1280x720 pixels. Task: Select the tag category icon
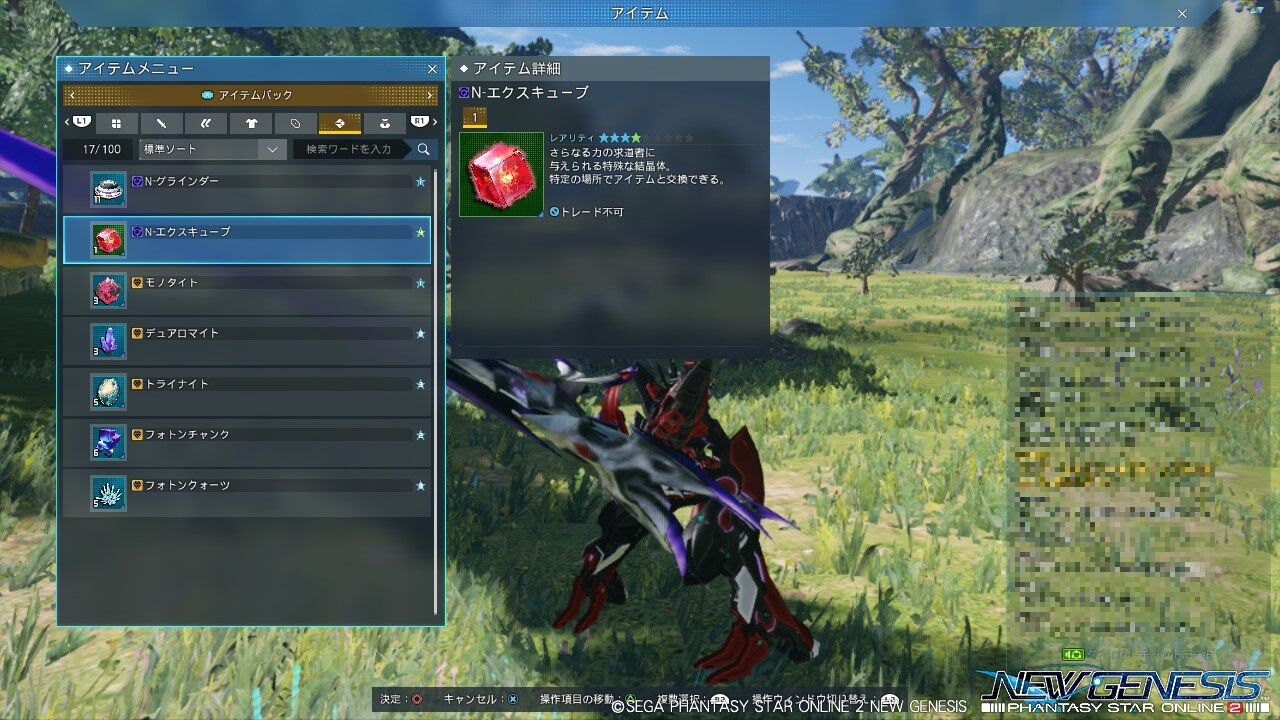click(296, 123)
